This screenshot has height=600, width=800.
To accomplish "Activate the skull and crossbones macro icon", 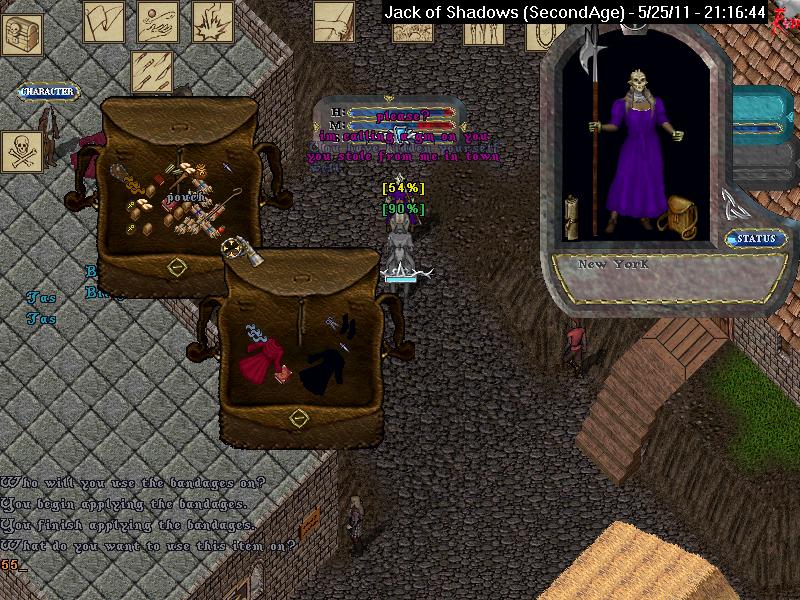I will (21, 152).
